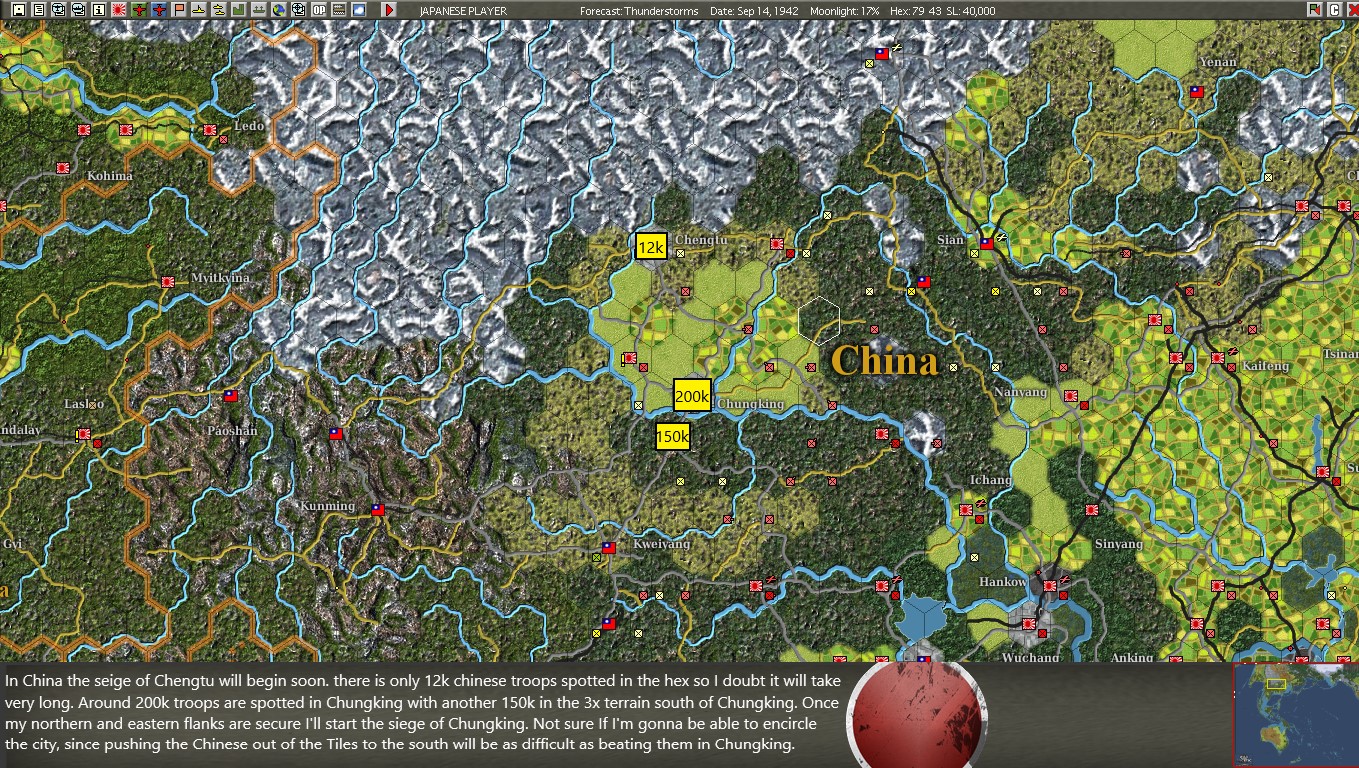
Task: Click the 200k troop counter at Chungking
Action: tap(694, 396)
